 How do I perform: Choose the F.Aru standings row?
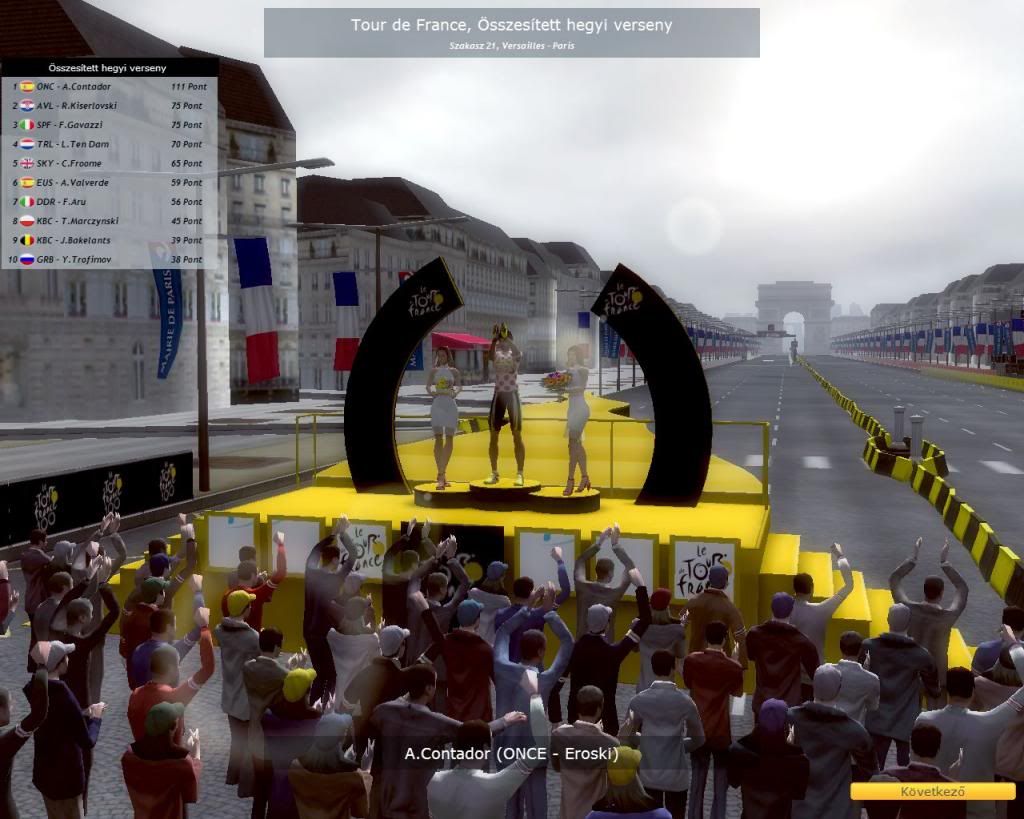point(110,202)
